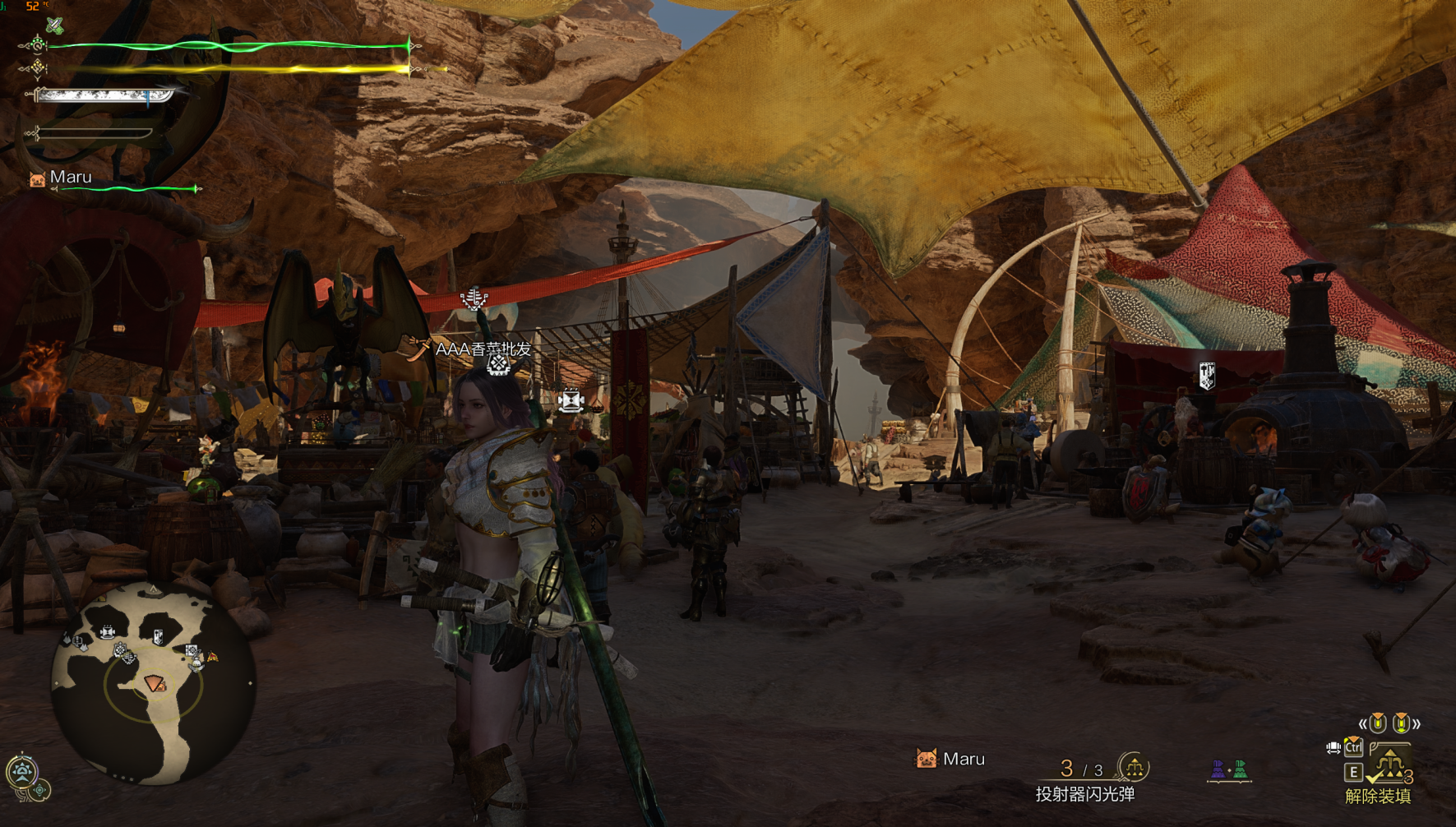
Task: Select the yellow tent marker on minimap
Action: click(213, 656)
